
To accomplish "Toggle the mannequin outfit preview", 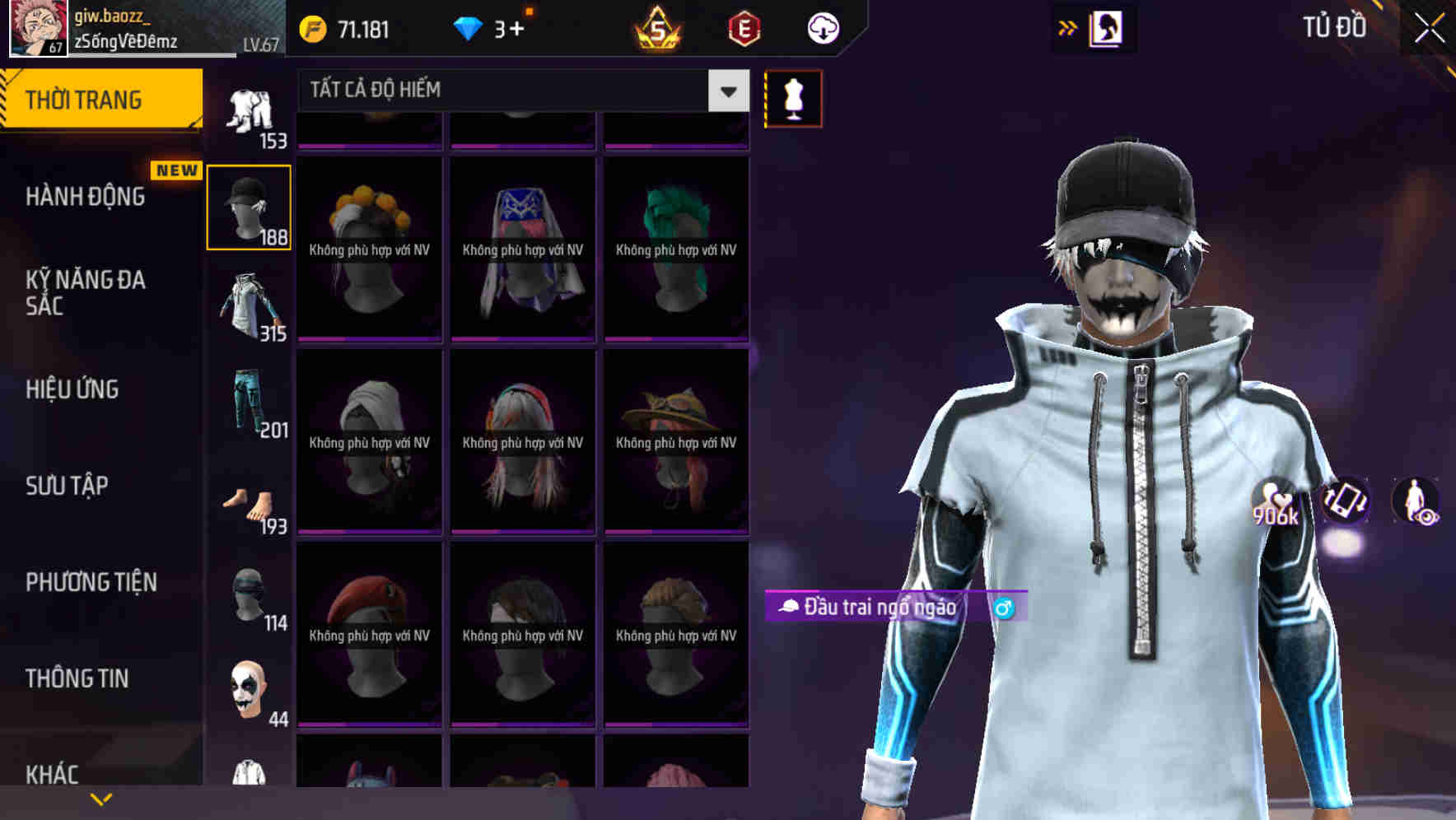I will pyautogui.click(x=793, y=97).
